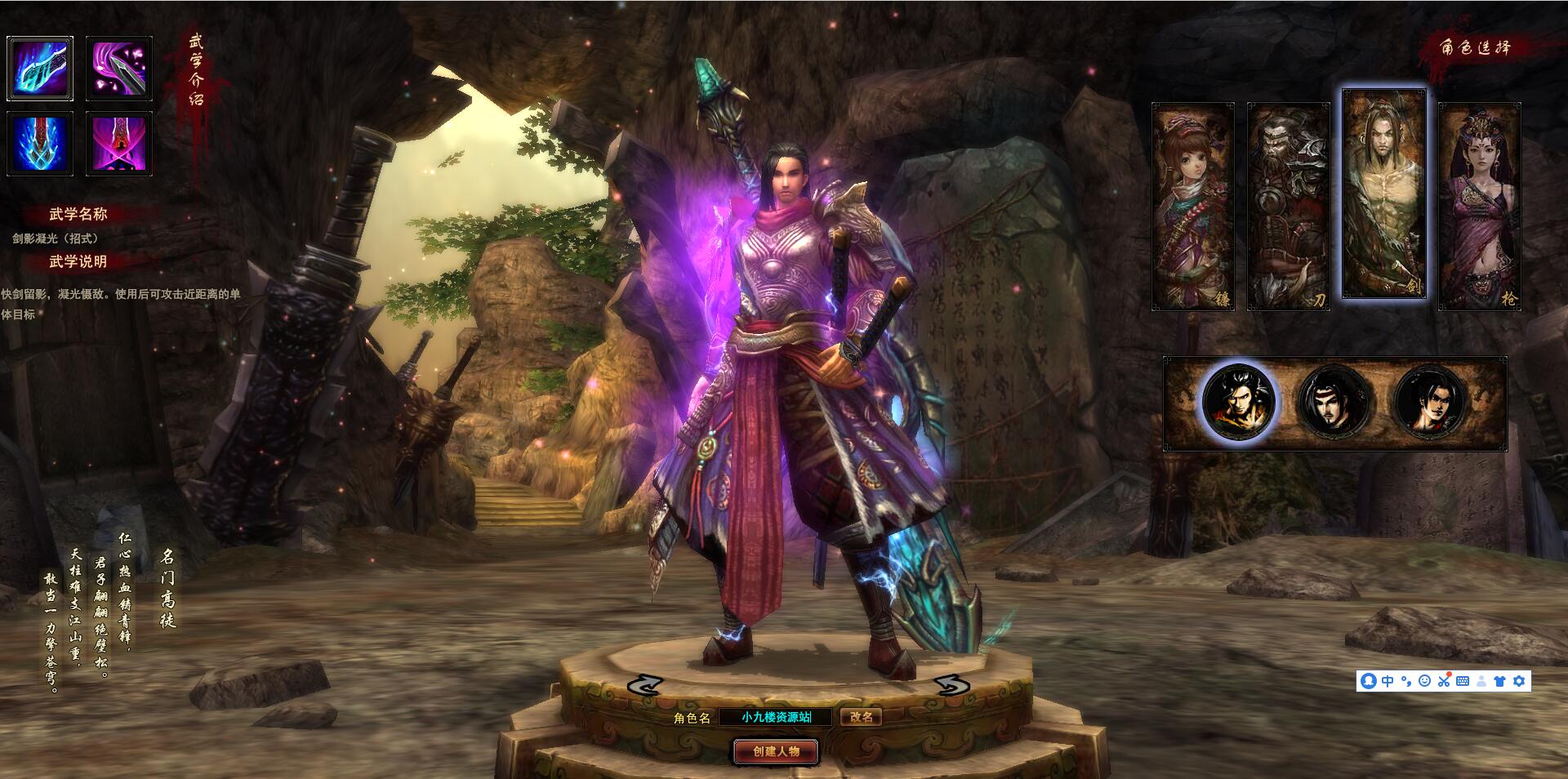Open the pink crossed-slash sword skill

(119, 144)
